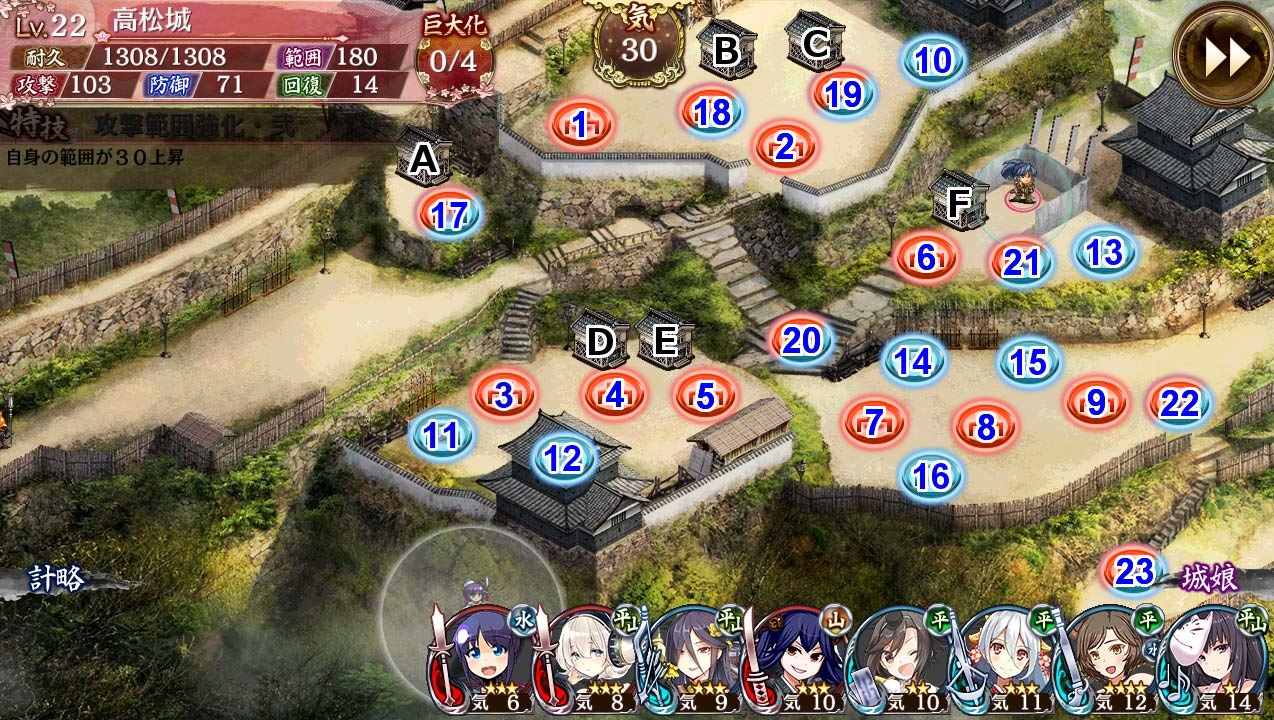1274x720 pixels.
Task: Choose the cost 9 black-haired archer card
Action: 692,656
